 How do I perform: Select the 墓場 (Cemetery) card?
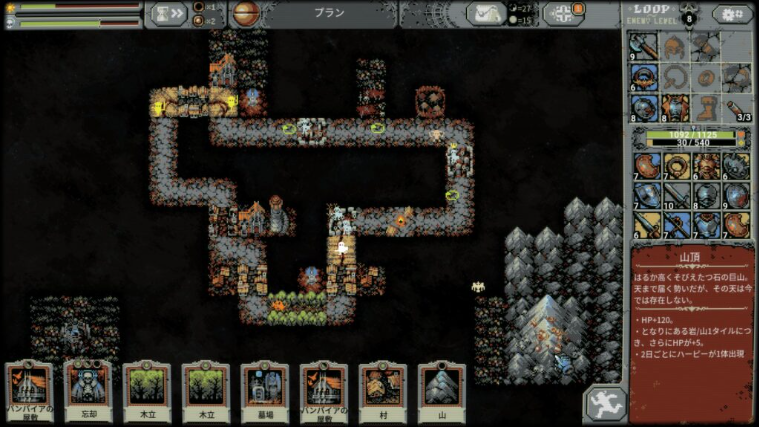265,388
